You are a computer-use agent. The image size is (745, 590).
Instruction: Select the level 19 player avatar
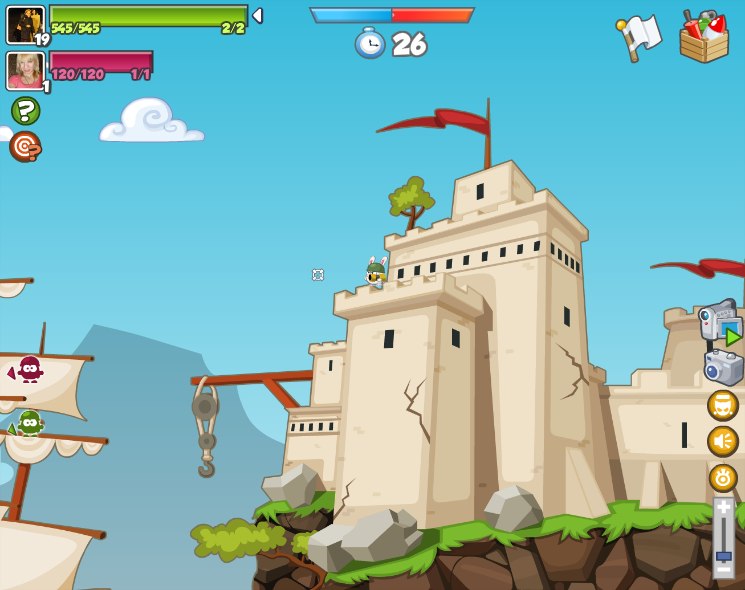[x=25, y=25]
